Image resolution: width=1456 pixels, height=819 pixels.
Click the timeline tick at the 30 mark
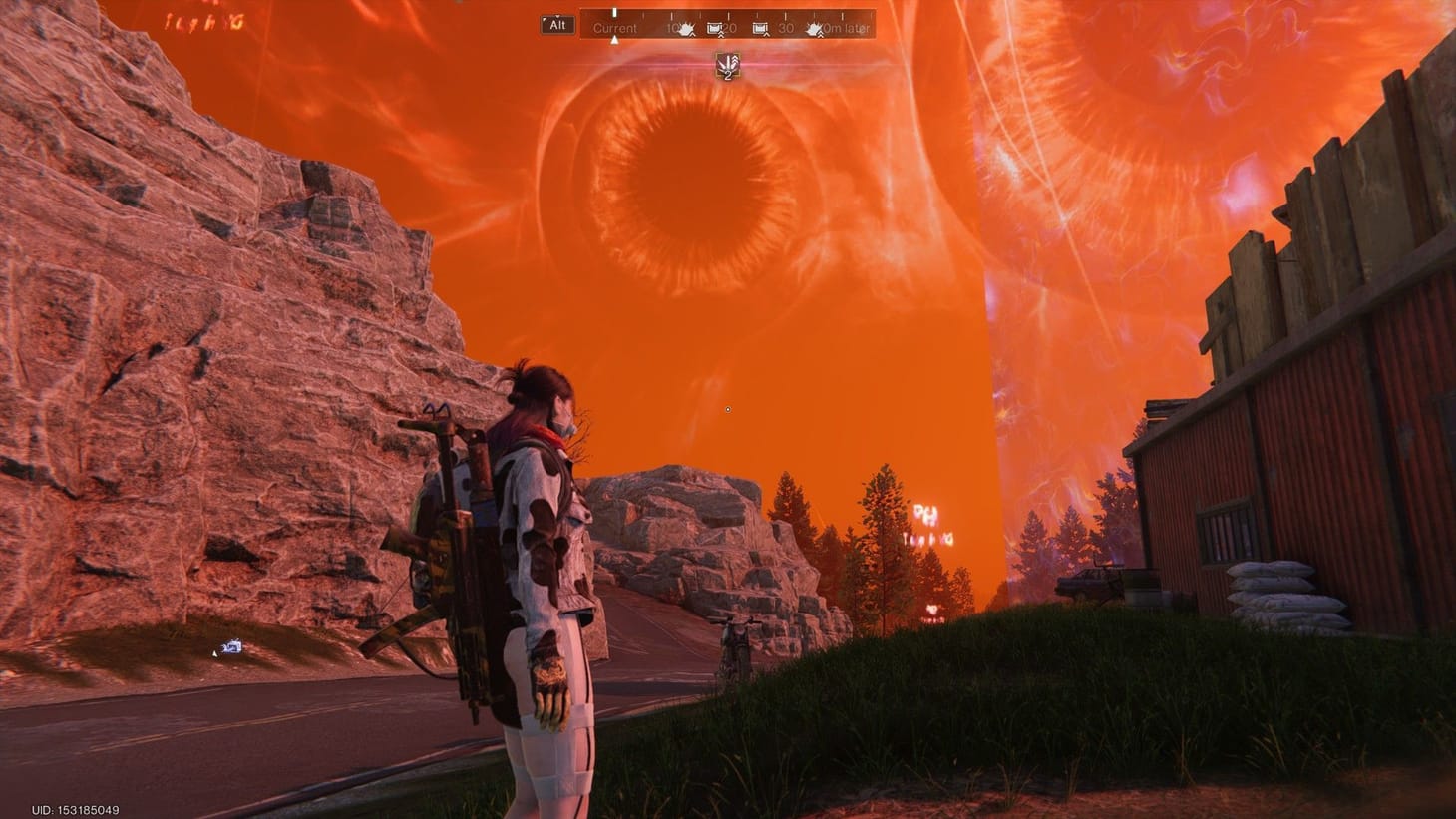pos(785,15)
